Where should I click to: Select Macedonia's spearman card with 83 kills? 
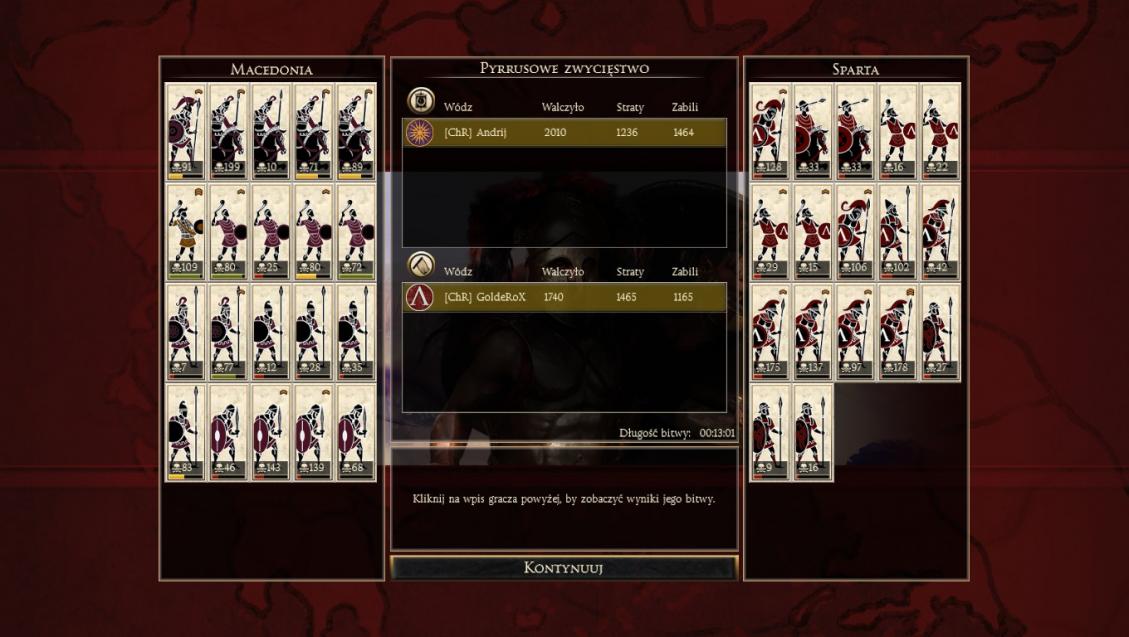tap(186, 432)
